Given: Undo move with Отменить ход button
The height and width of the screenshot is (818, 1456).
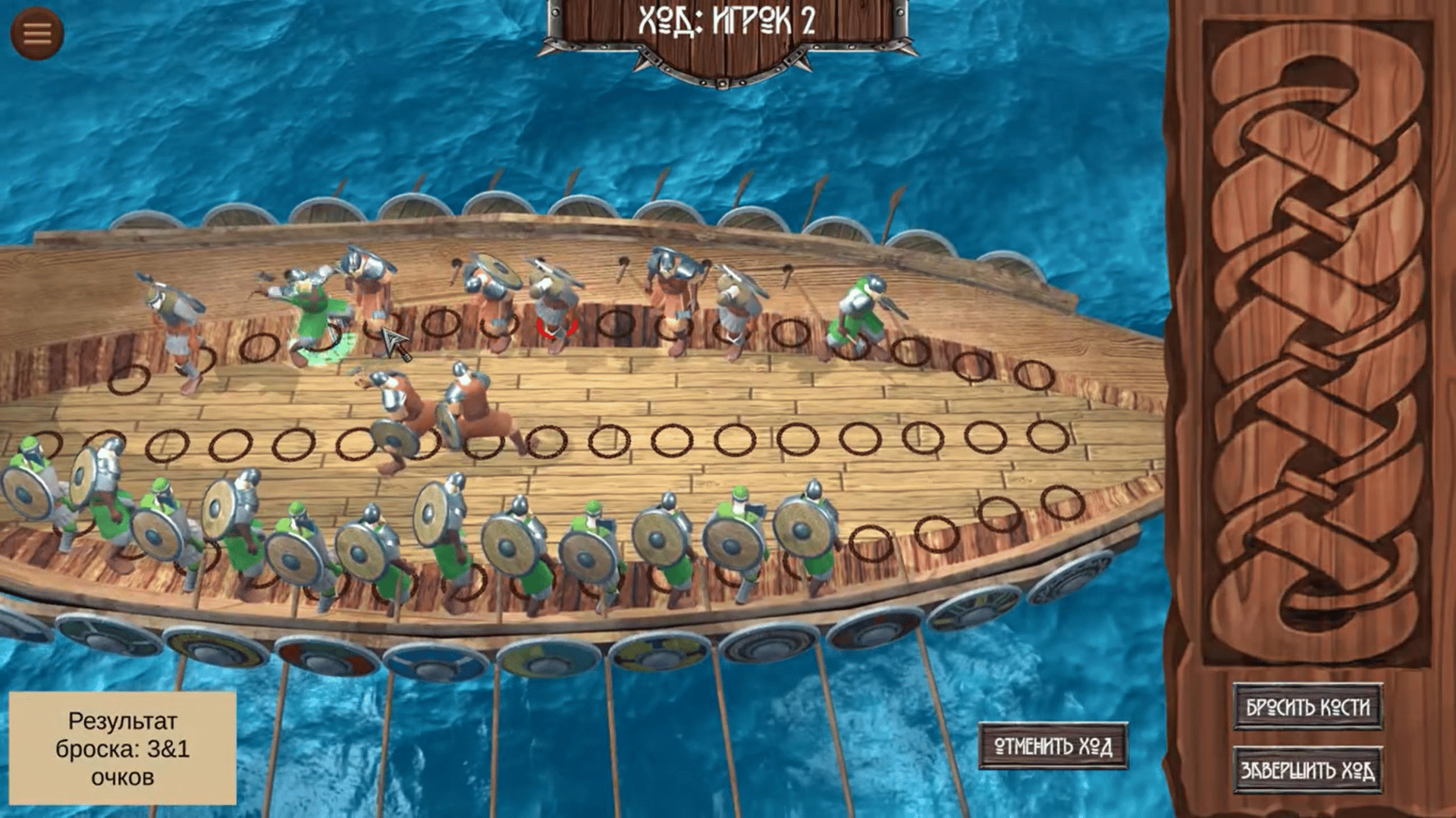Looking at the screenshot, I should click(x=1053, y=747).
